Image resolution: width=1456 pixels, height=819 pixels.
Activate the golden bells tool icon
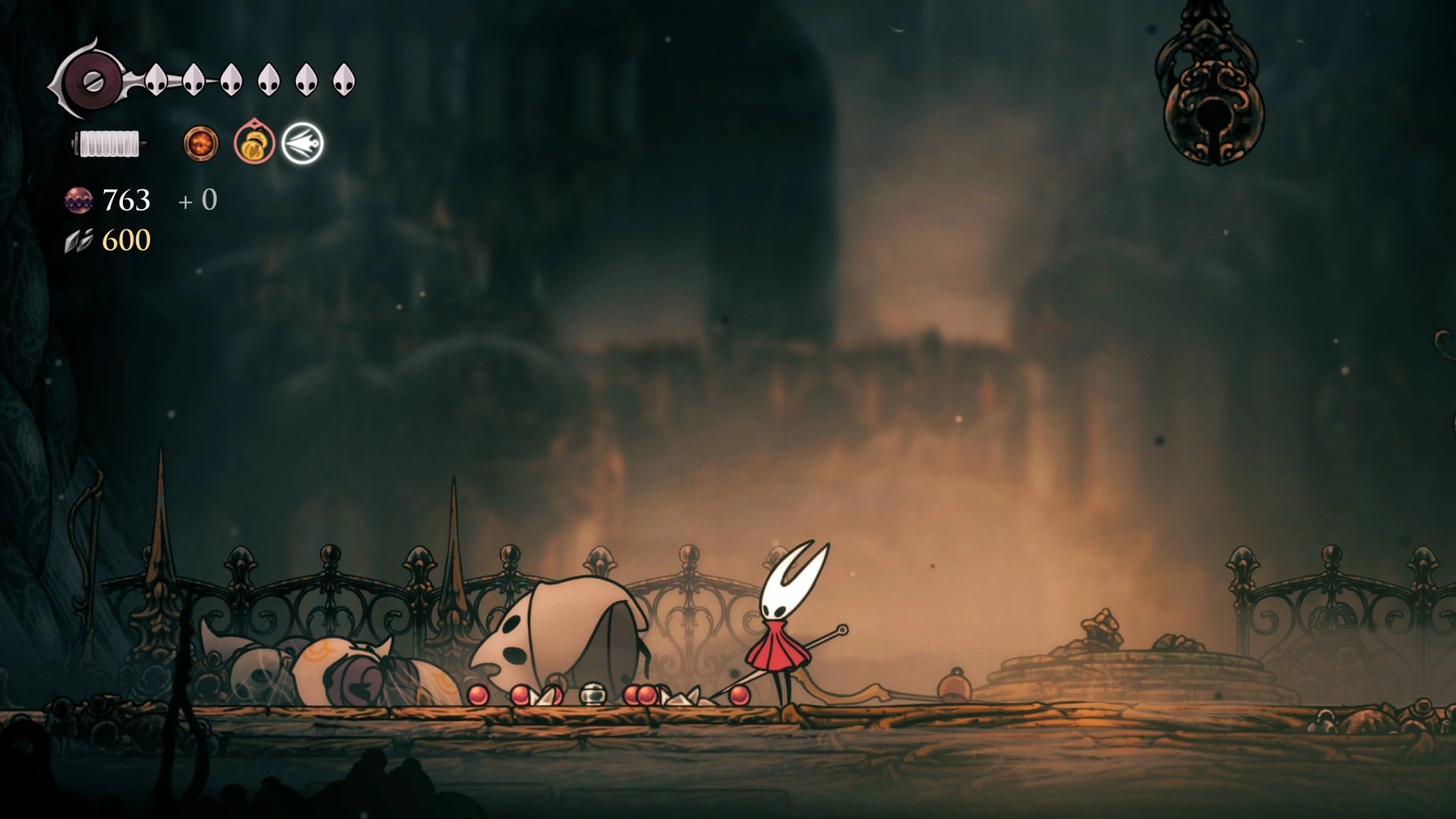point(254,143)
